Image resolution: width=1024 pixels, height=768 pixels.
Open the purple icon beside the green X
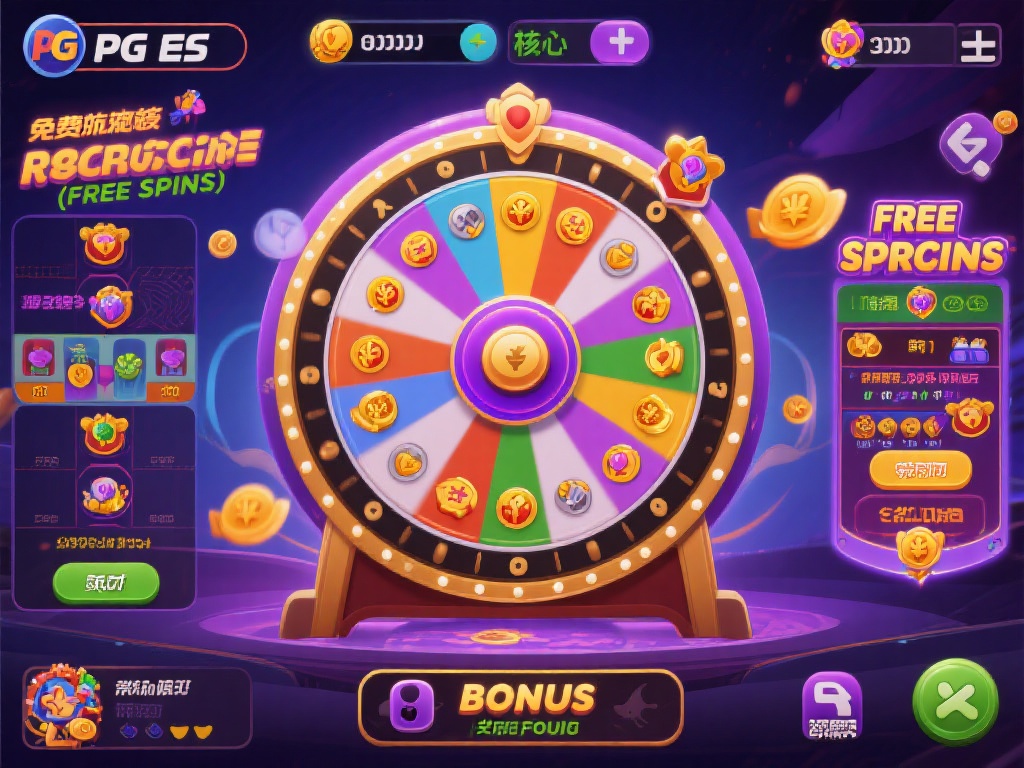832,705
